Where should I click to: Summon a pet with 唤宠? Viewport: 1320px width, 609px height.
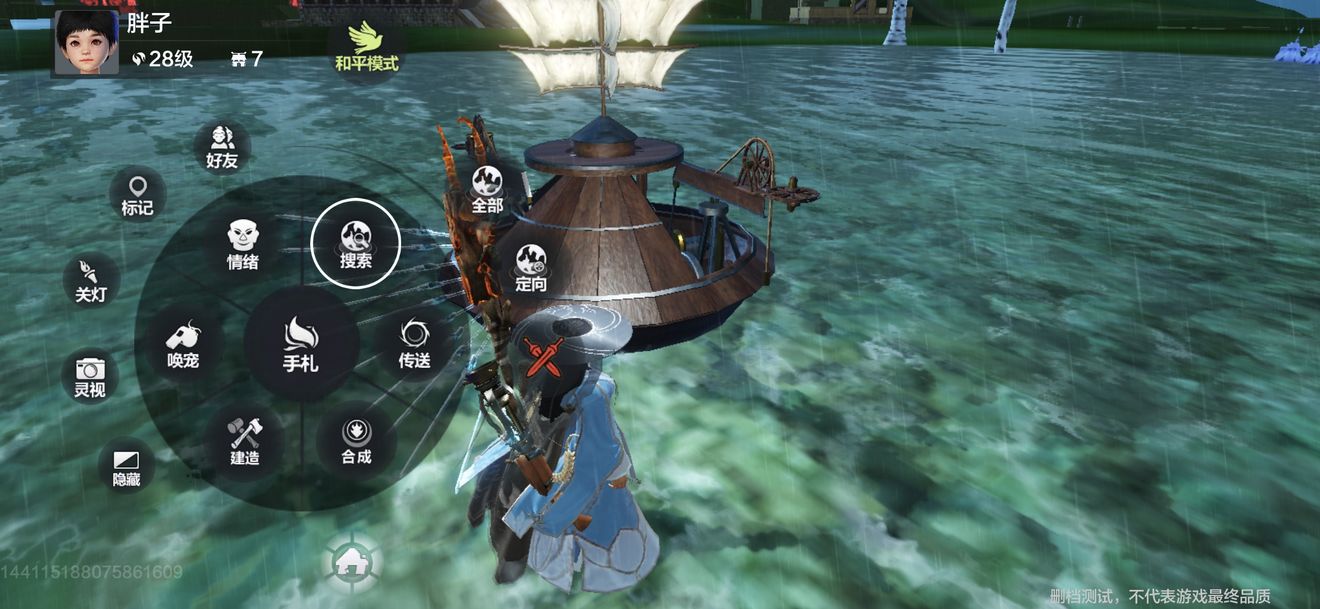182,344
